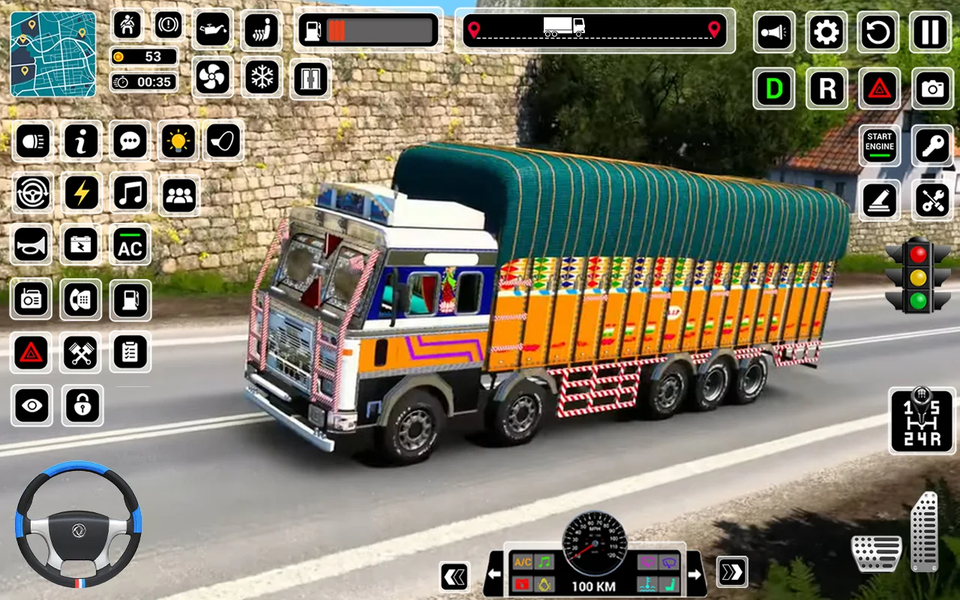The width and height of the screenshot is (960, 600).
Task: Activate the snowflake button
Action: (x=262, y=77)
